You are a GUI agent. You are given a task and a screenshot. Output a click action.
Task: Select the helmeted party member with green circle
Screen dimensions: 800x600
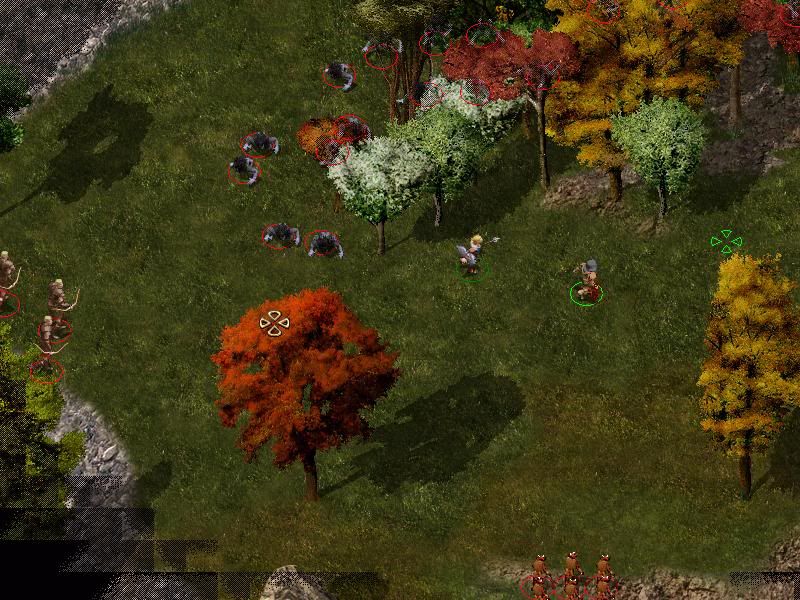click(587, 281)
